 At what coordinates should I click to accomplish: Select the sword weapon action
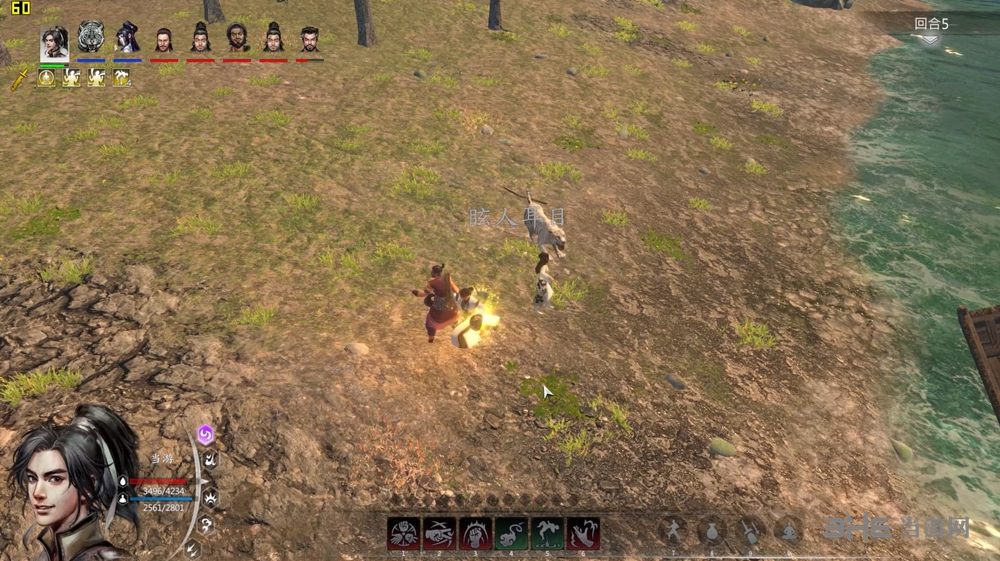pyautogui.click(x=750, y=531)
